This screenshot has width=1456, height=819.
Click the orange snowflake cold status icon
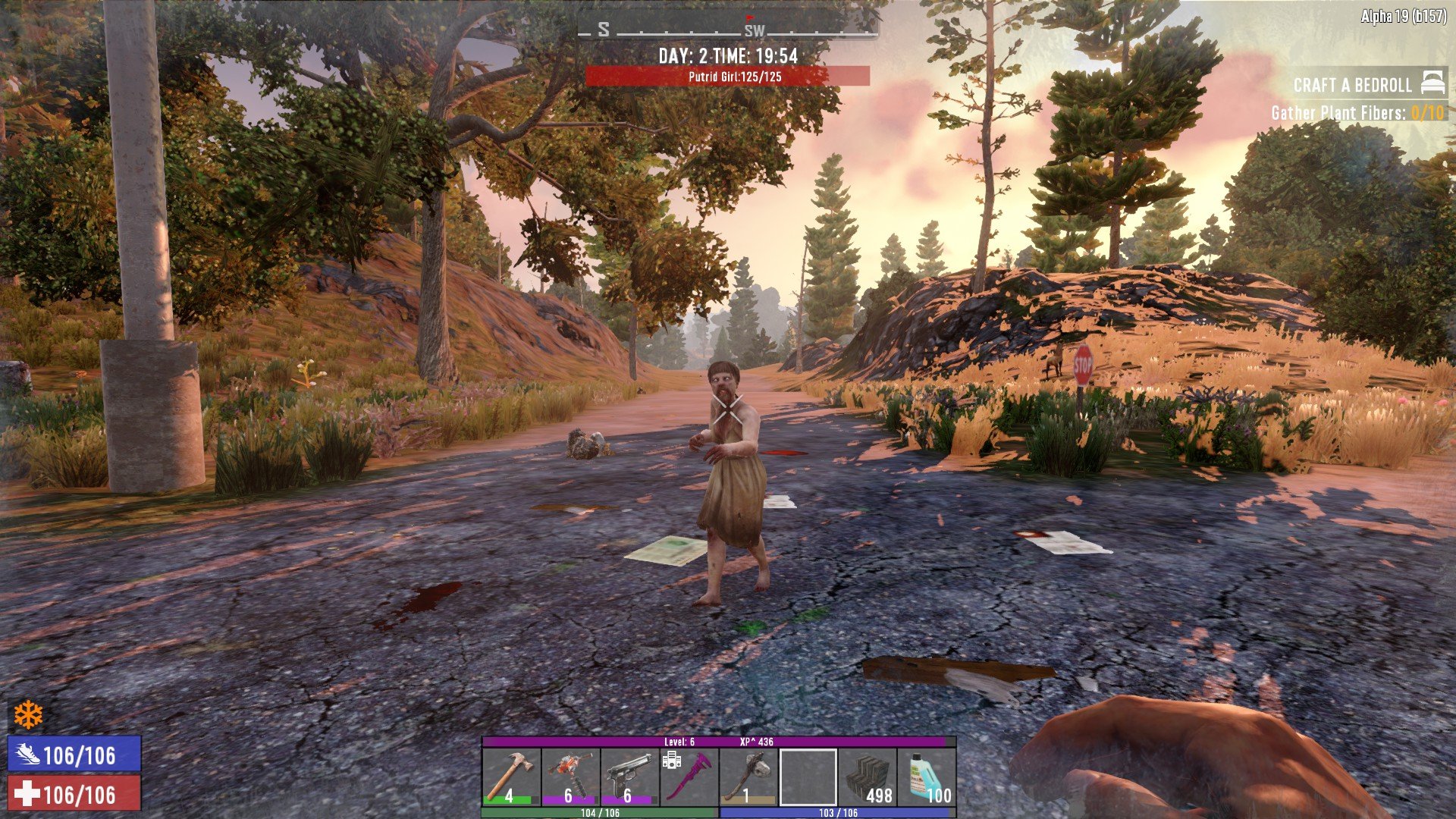click(x=29, y=714)
